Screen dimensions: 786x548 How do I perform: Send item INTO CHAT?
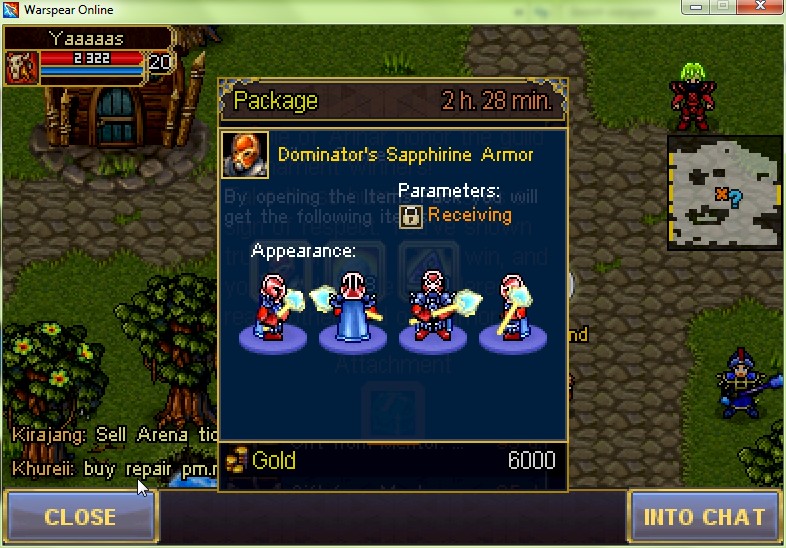[x=704, y=517]
